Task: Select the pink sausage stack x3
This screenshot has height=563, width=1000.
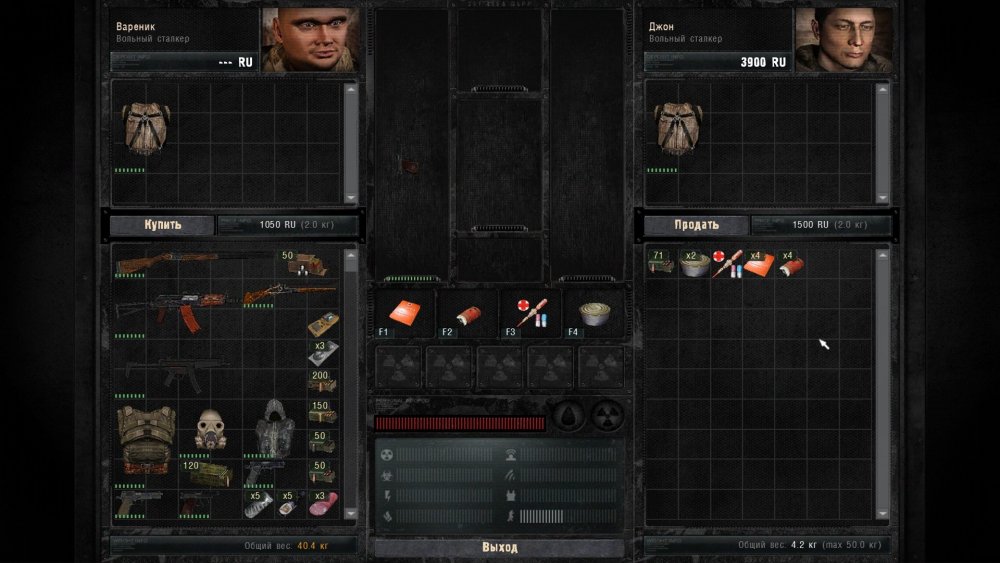Action: (324, 503)
